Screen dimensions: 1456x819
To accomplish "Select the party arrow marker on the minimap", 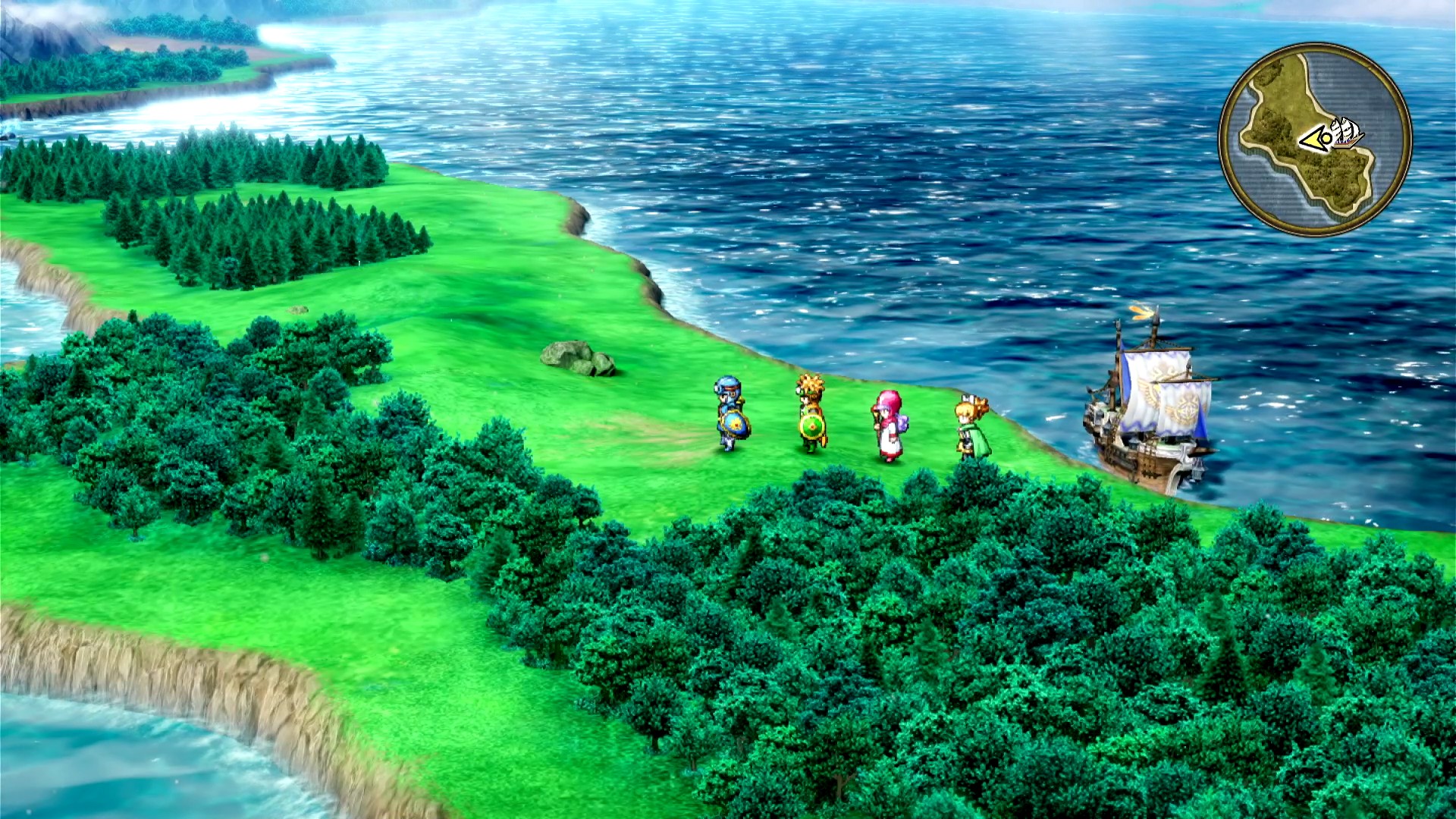I will [x=1314, y=140].
